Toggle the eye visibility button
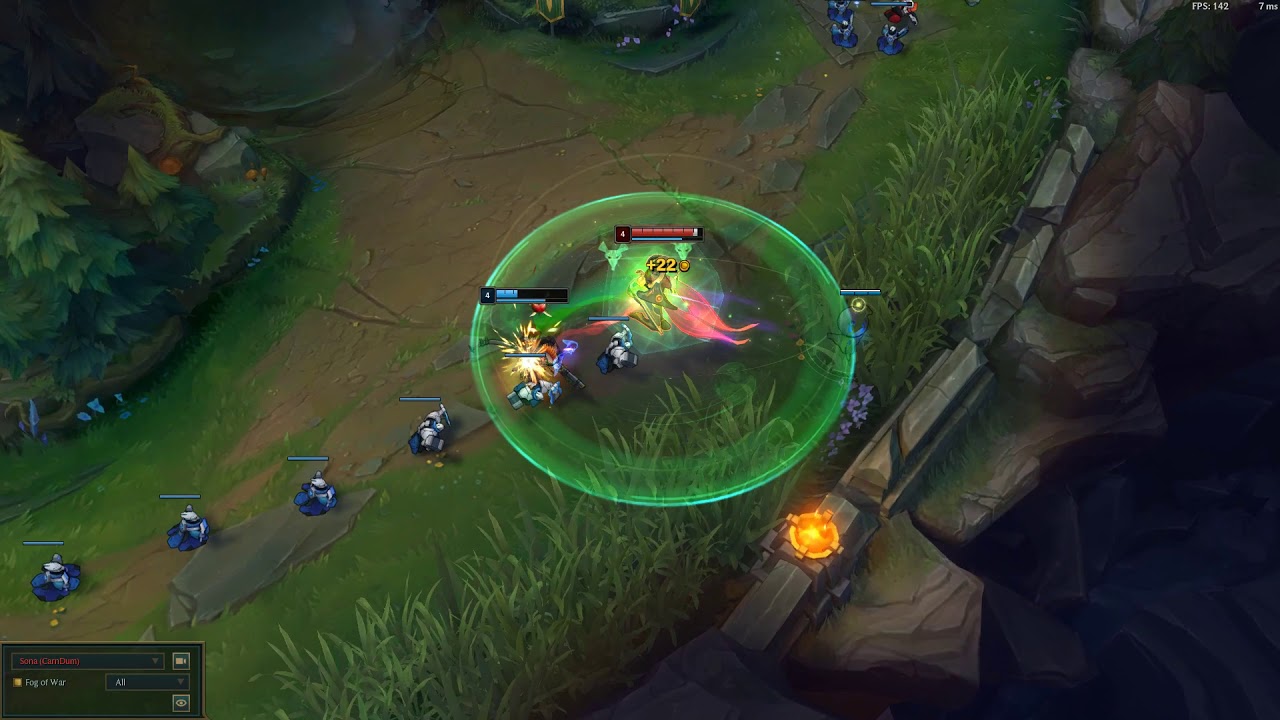Image resolution: width=1280 pixels, height=720 pixels. (x=181, y=703)
